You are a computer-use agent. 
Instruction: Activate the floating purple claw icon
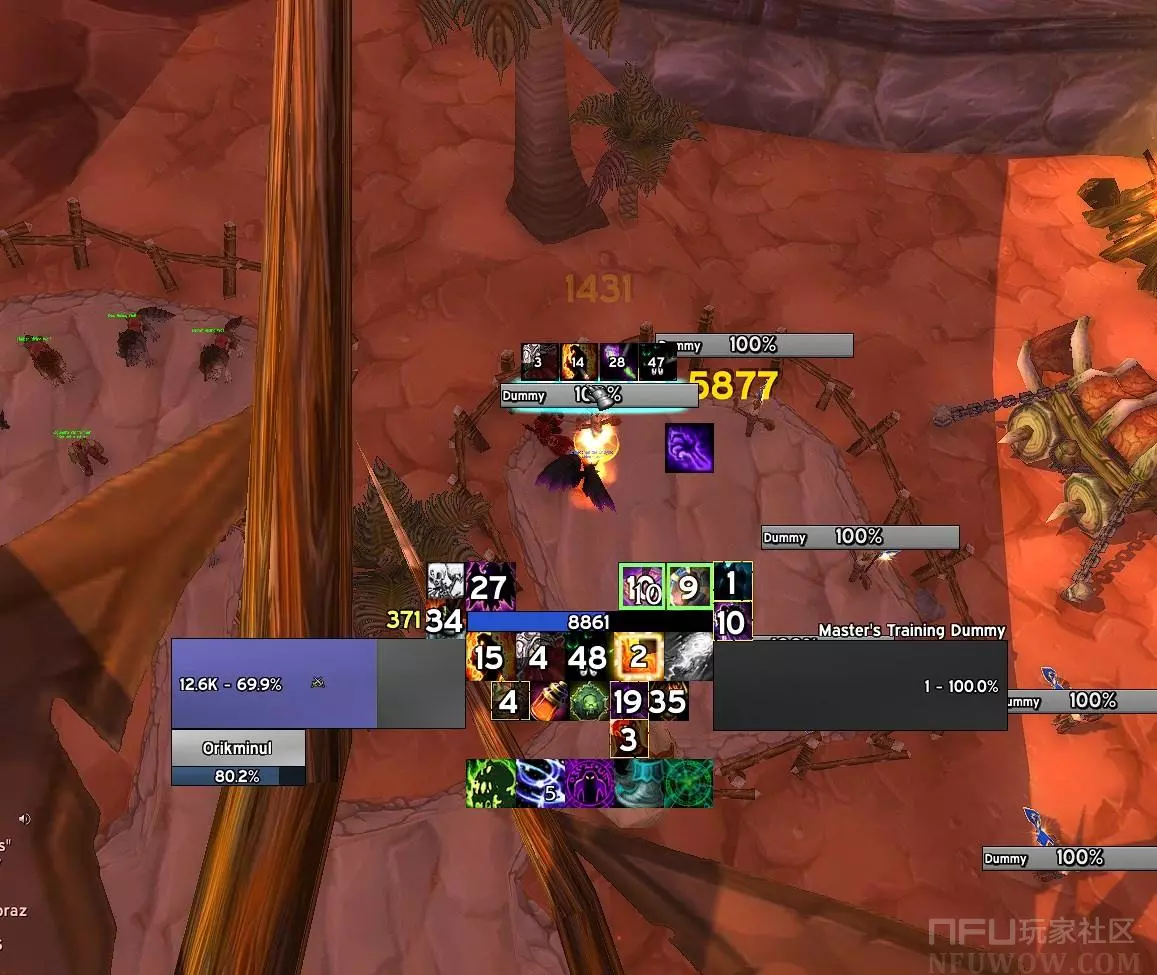[x=689, y=447]
